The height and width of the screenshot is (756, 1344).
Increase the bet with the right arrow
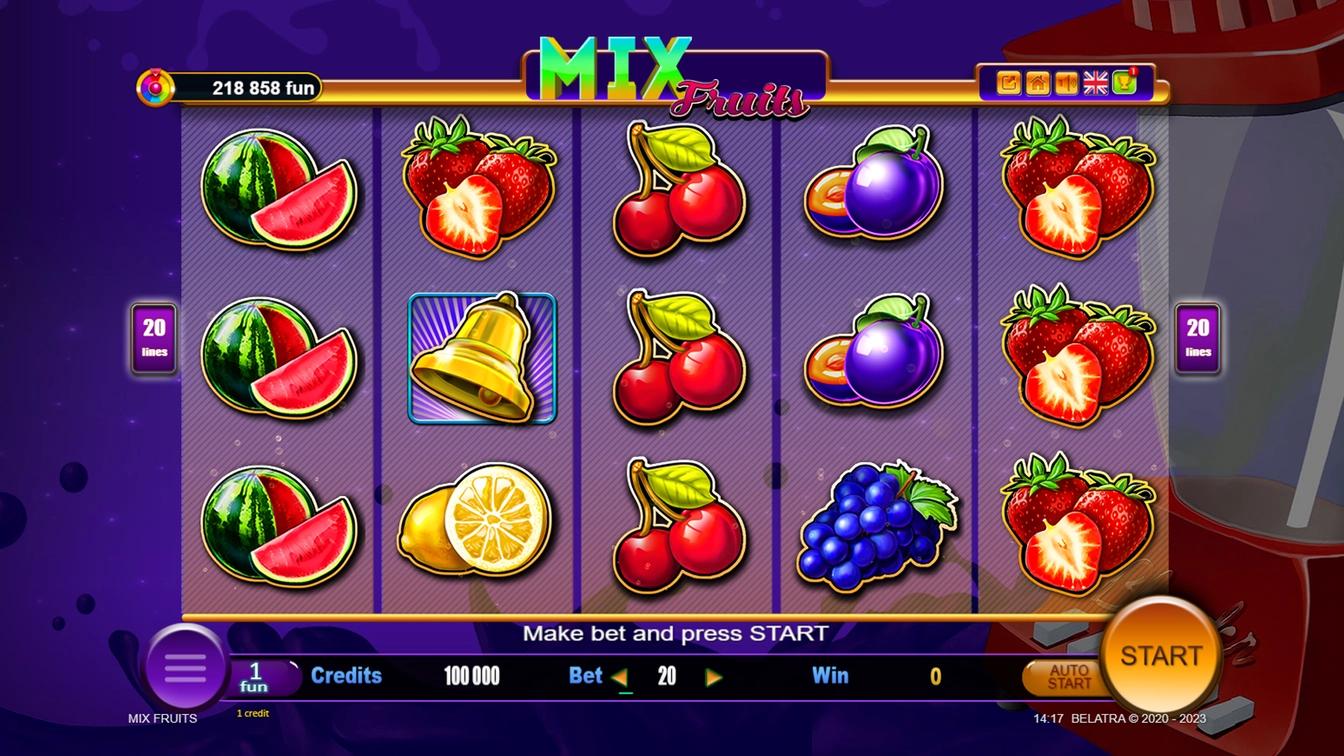click(714, 676)
